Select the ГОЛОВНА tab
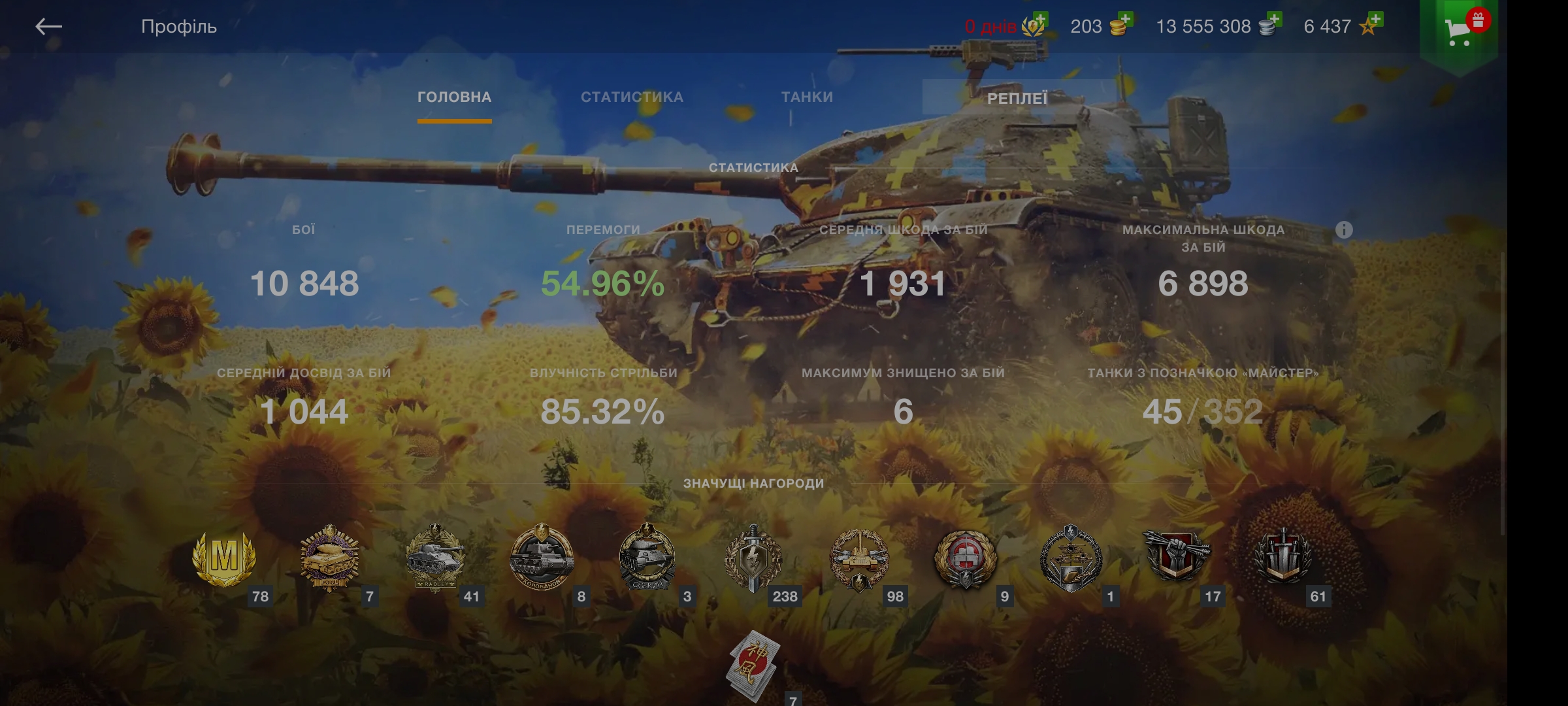This screenshot has height=706, width=1568. click(x=453, y=97)
